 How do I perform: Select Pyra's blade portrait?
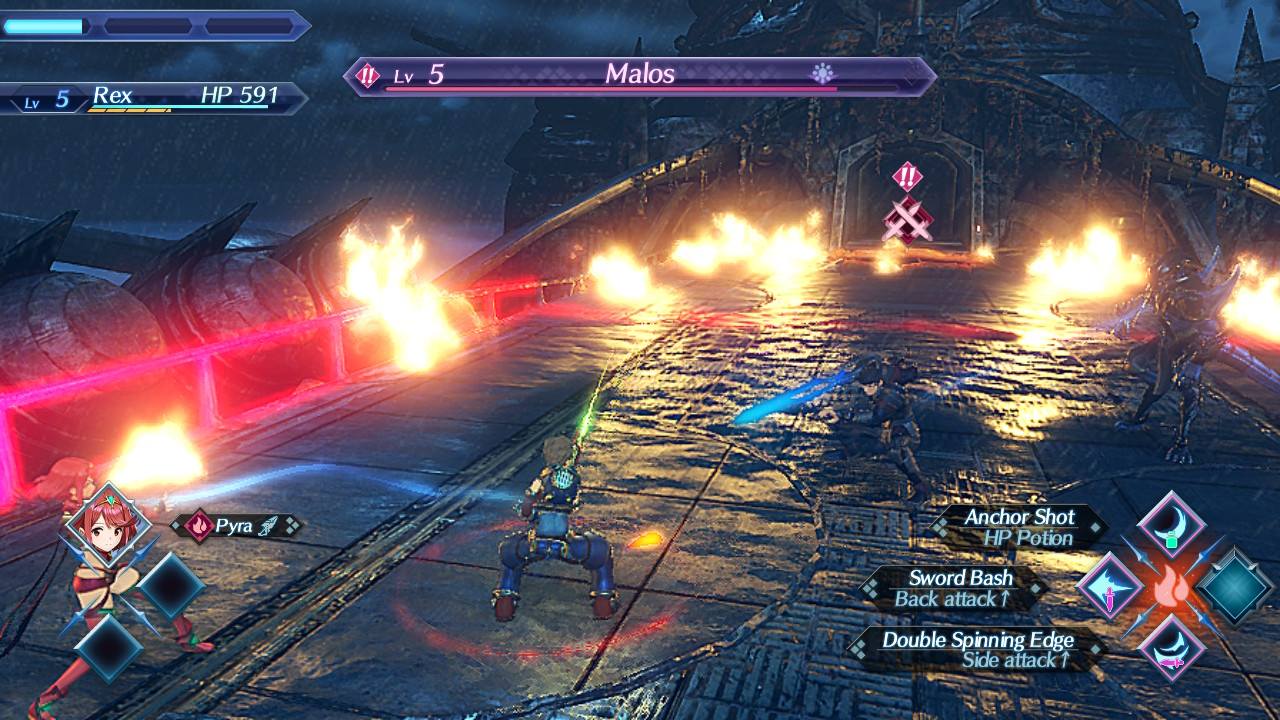(x=107, y=525)
